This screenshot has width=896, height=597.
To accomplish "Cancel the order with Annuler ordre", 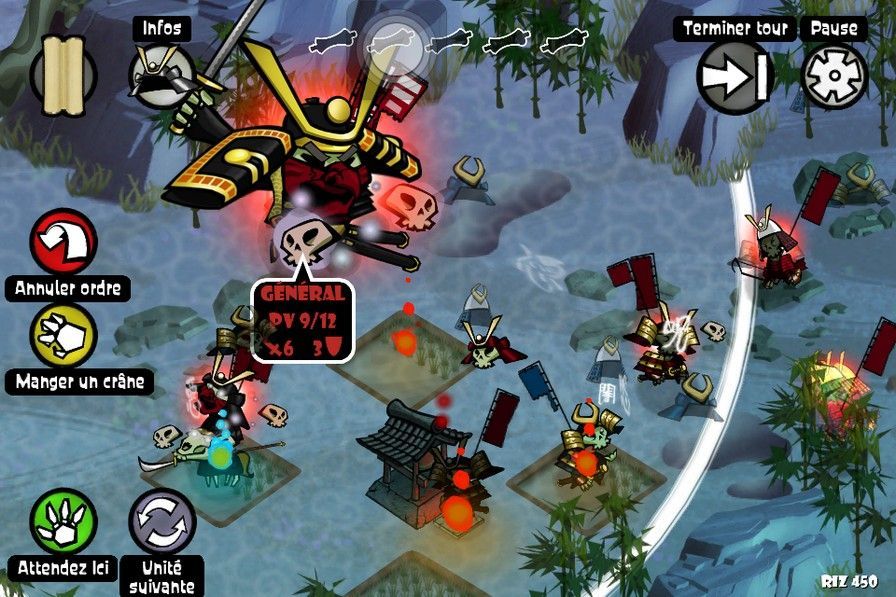I will click(x=66, y=243).
